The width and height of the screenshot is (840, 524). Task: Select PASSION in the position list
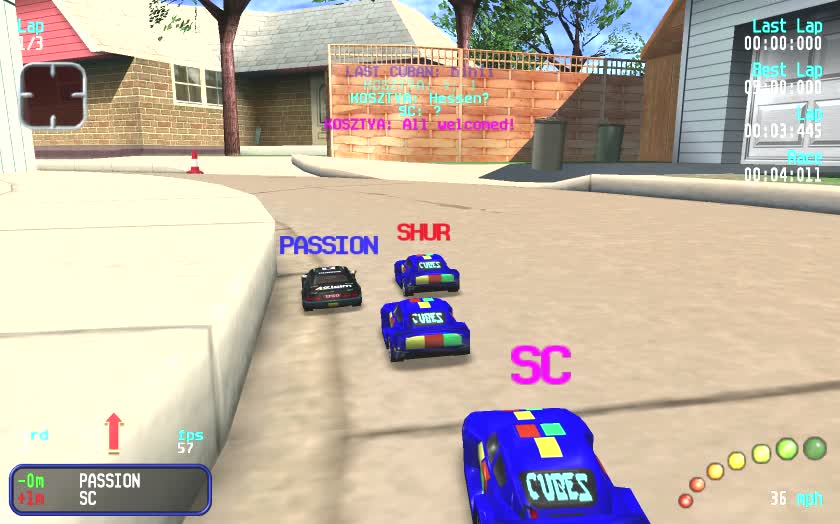pyautogui.click(x=109, y=481)
